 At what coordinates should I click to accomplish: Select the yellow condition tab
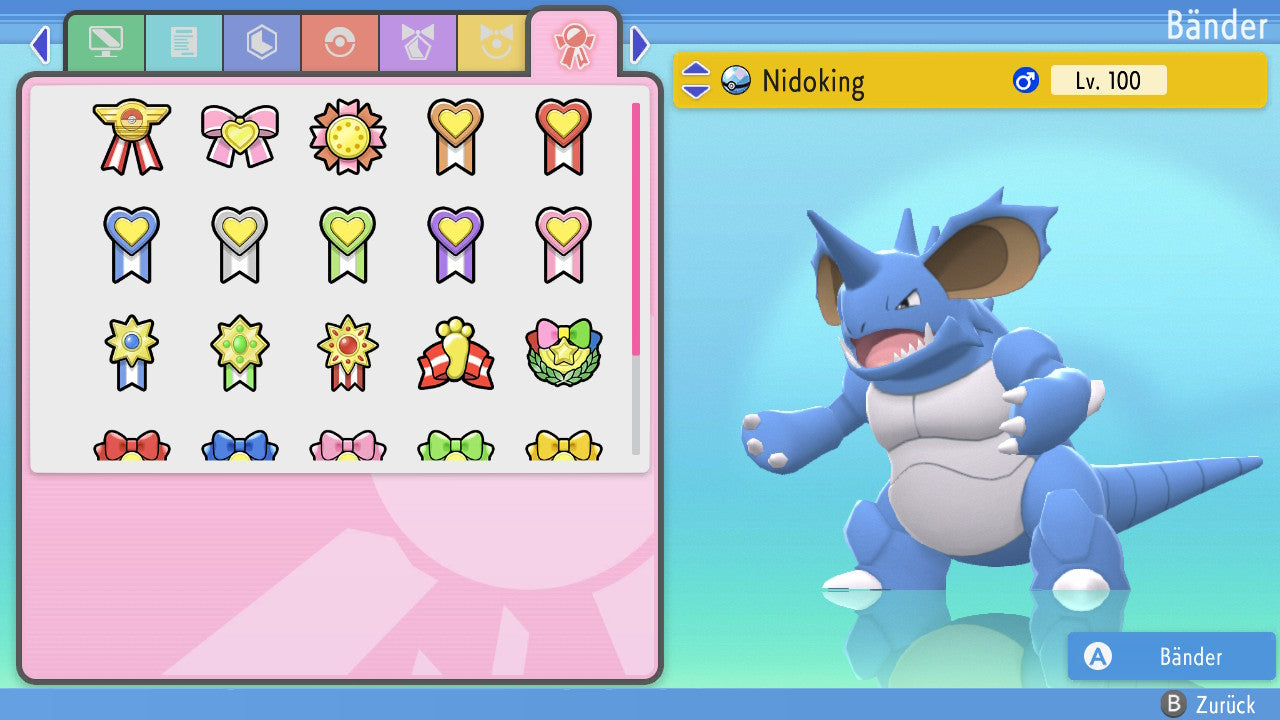pyautogui.click(x=492, y=43)
